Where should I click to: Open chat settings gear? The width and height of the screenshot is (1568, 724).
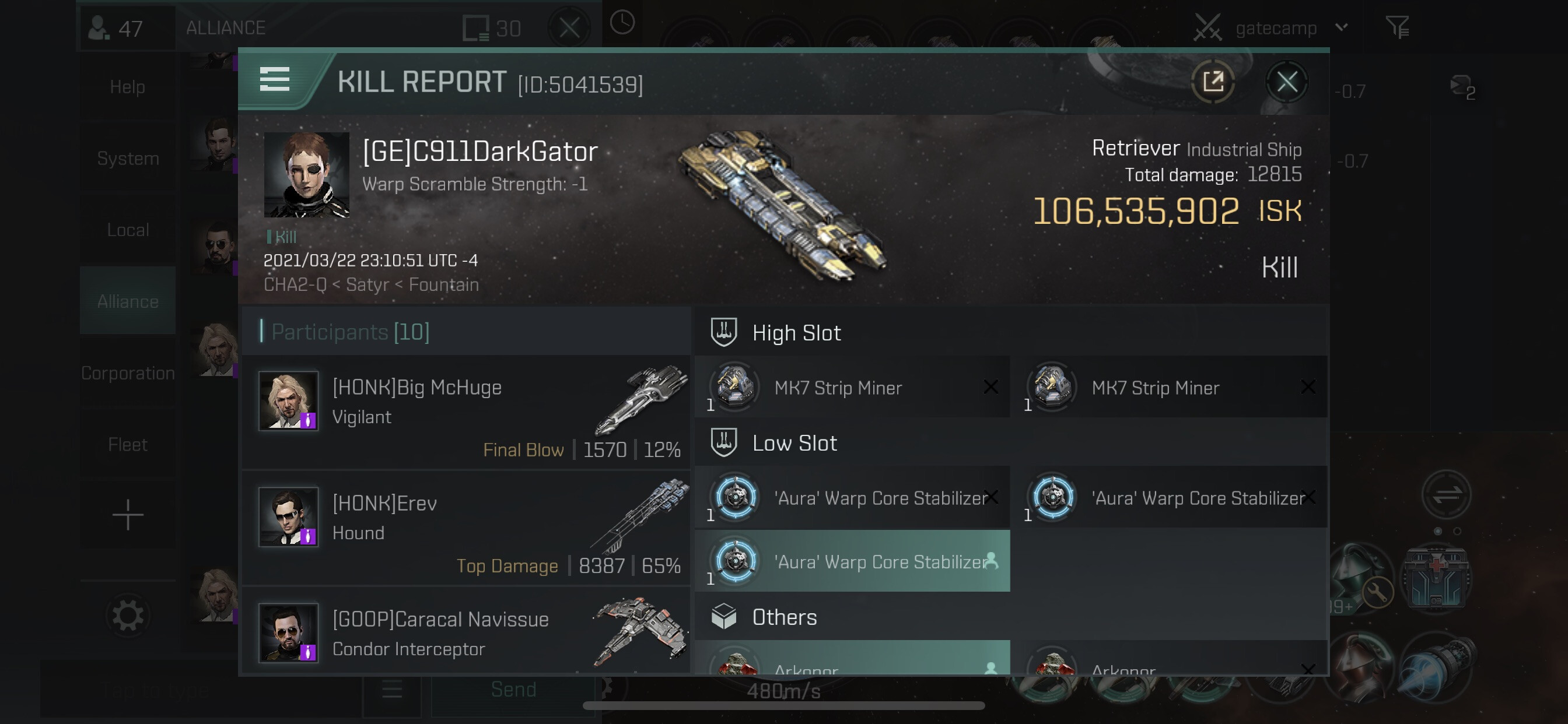click(x=127, y=616)
